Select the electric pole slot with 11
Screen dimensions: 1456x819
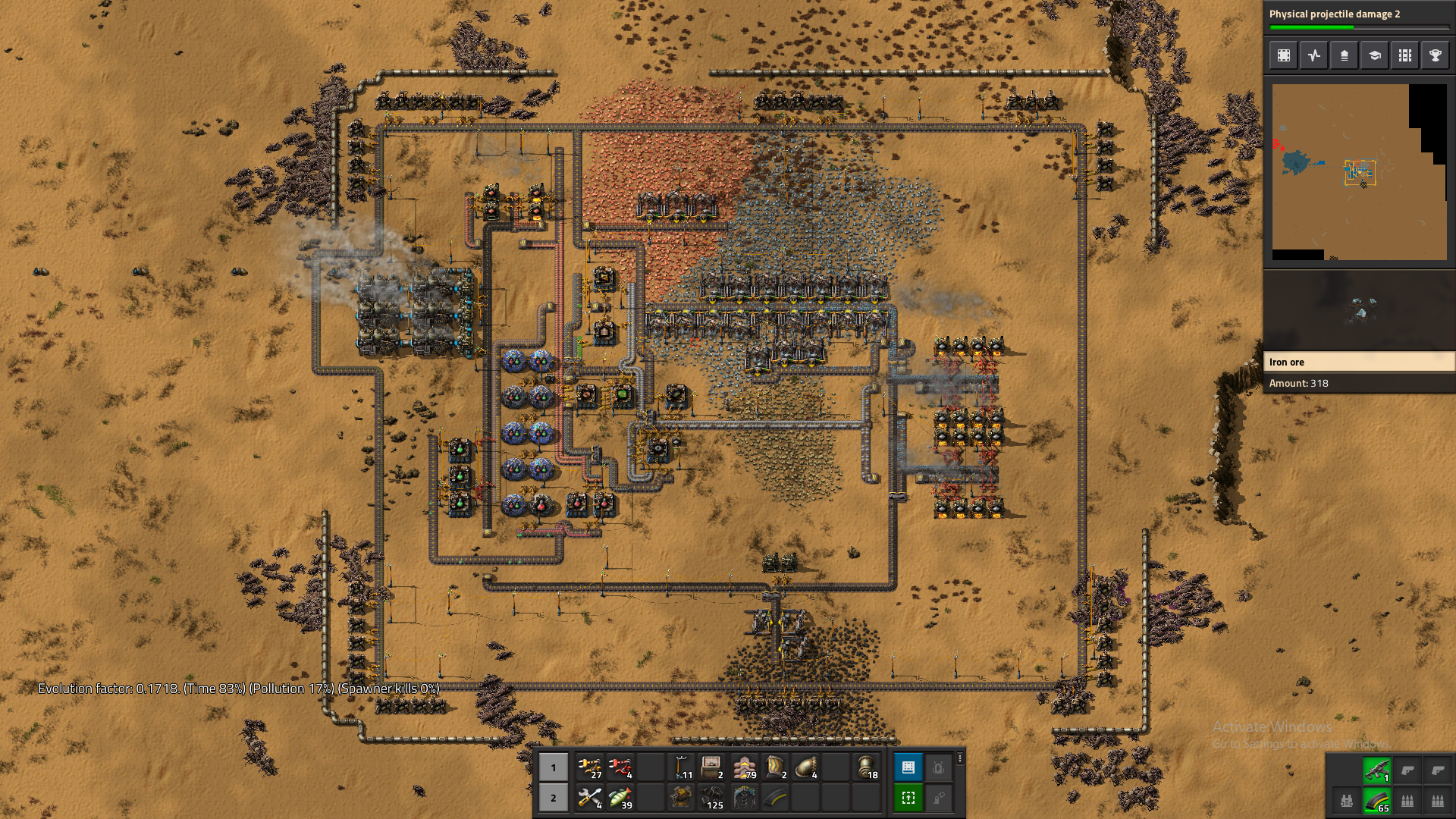coord(681,767)
